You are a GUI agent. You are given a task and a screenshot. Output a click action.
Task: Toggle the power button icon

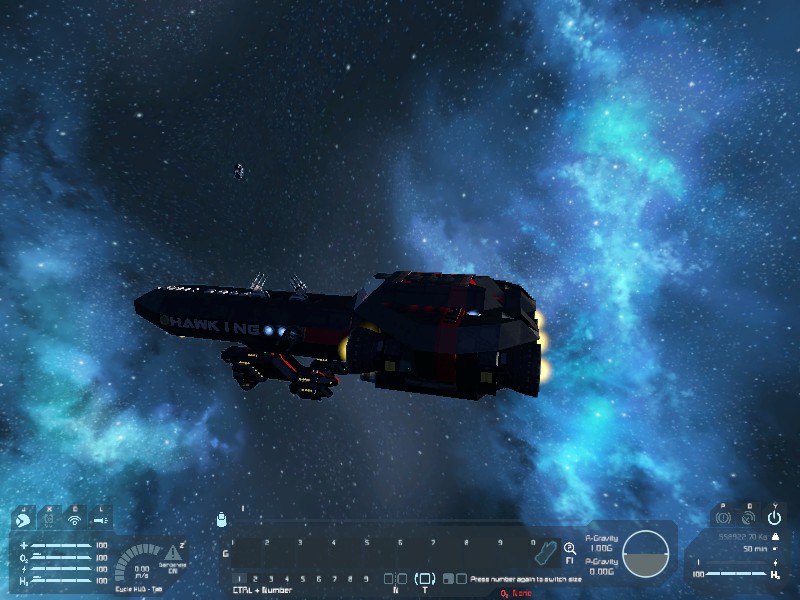774,518
